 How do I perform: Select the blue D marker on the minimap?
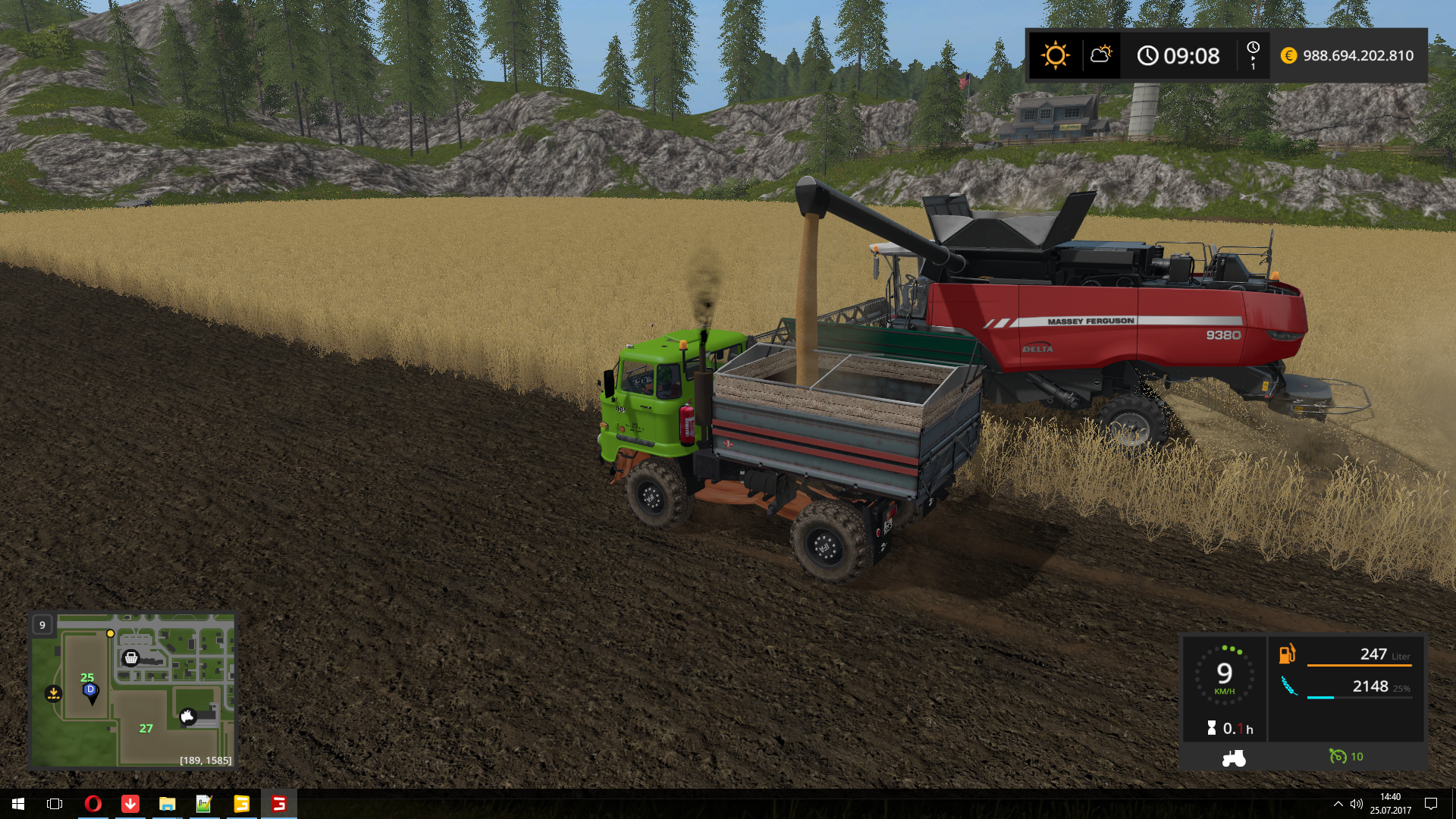(90, 690)
